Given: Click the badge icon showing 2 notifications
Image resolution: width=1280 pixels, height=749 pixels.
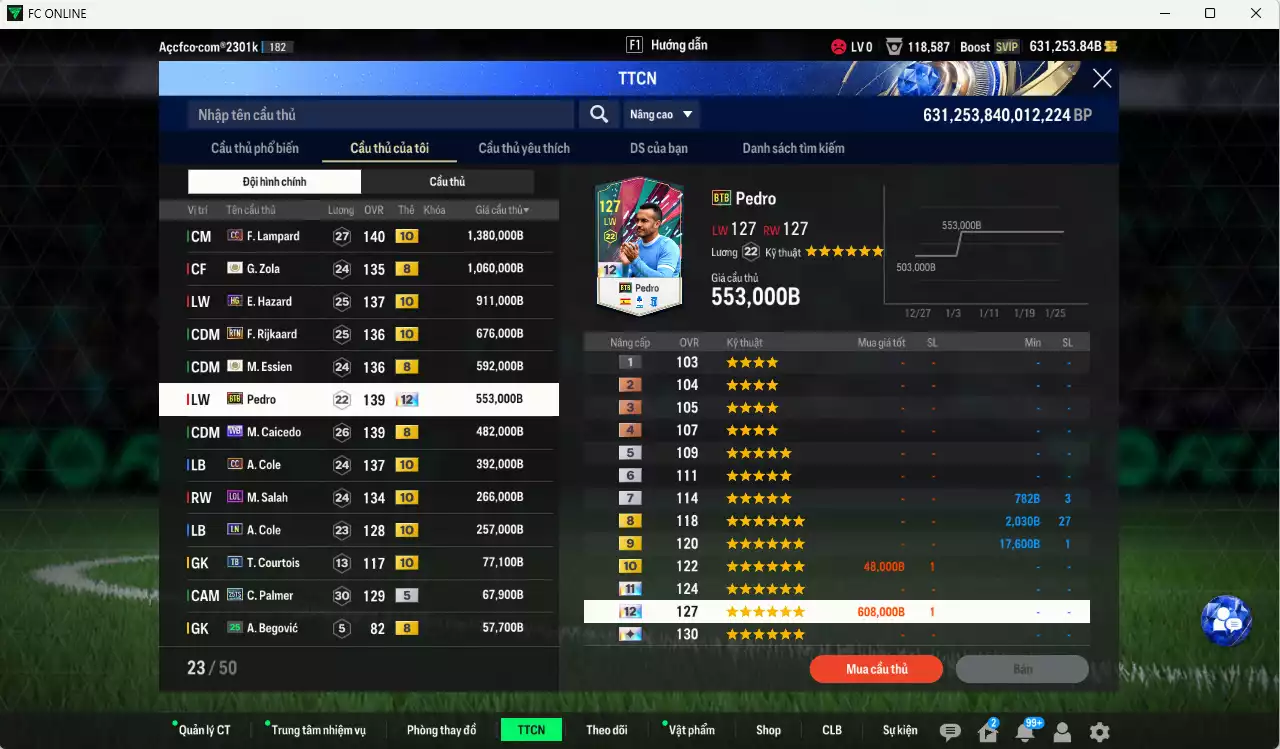Looking at the screenshot, I should tap(986, 733).
